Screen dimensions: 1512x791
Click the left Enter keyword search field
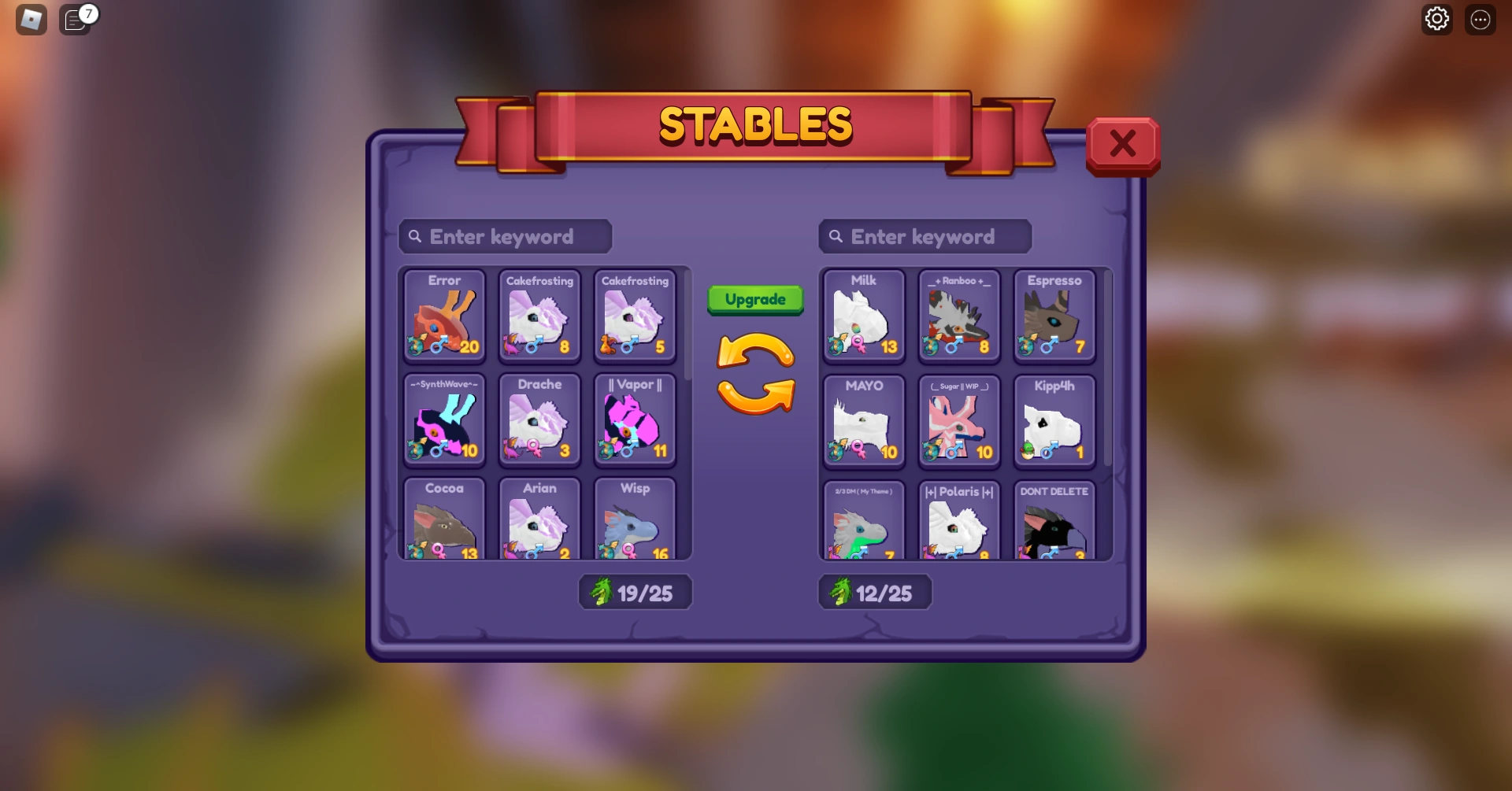coord(504,236)
